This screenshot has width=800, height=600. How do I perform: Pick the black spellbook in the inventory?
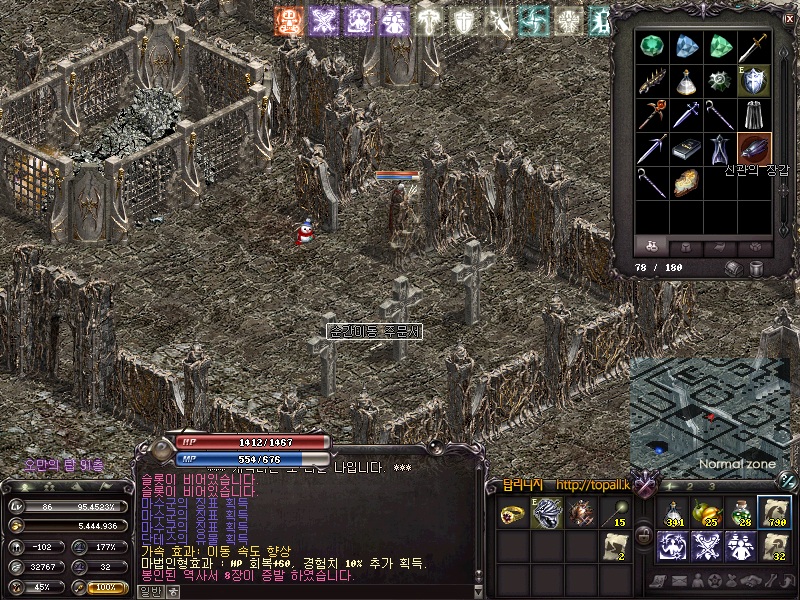tap(687, 149)
